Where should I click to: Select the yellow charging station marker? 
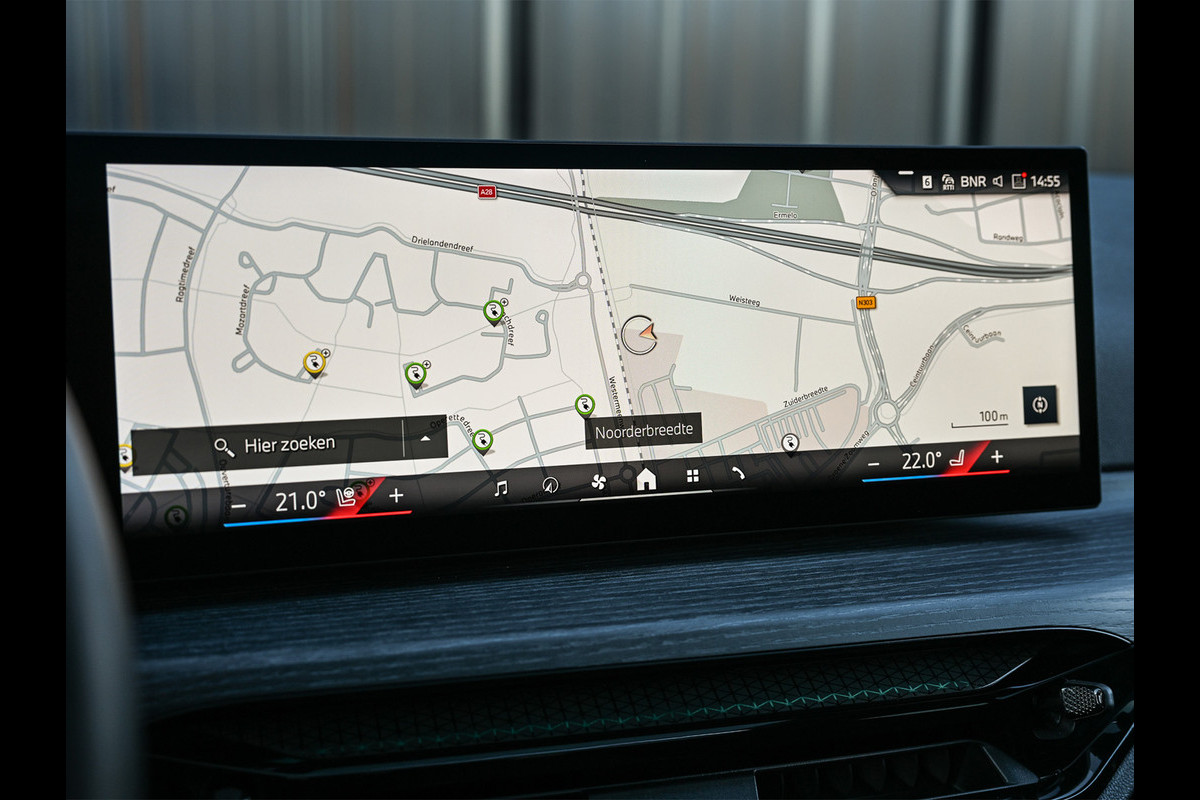314,362
